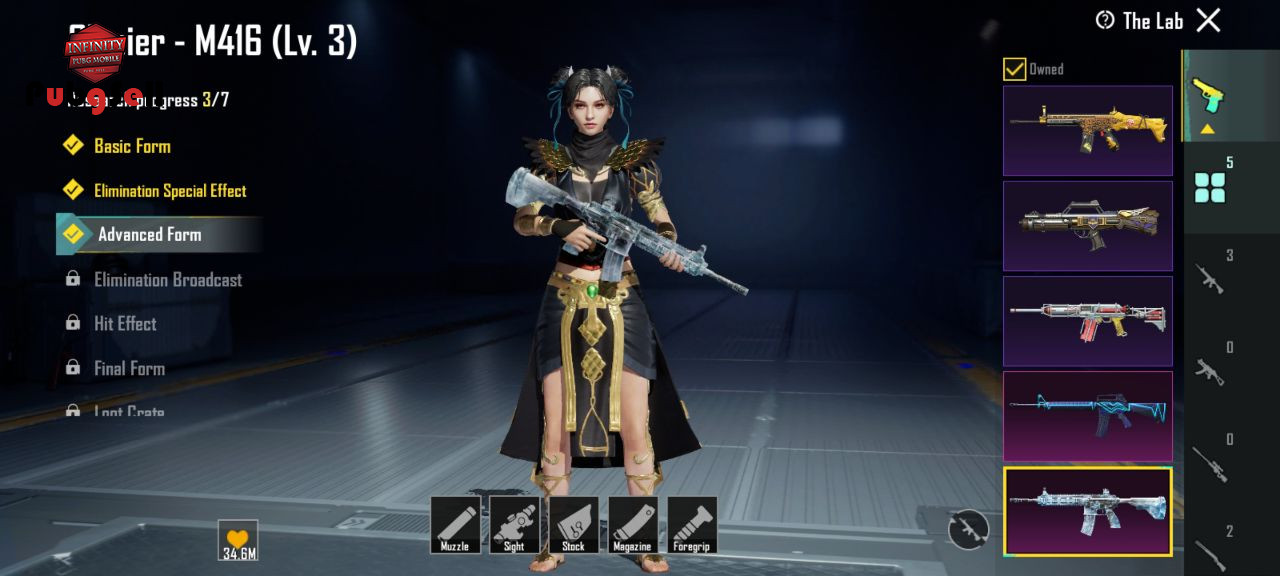Select the Basic Form entry
Viewport: 1280px width, 576px height.
coord(132,146)
